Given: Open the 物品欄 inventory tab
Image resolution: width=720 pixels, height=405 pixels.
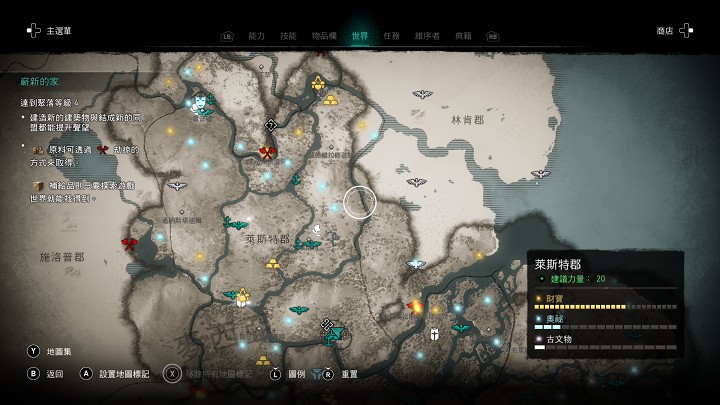Looking at the screenshot, I should [x=324, y=36].
